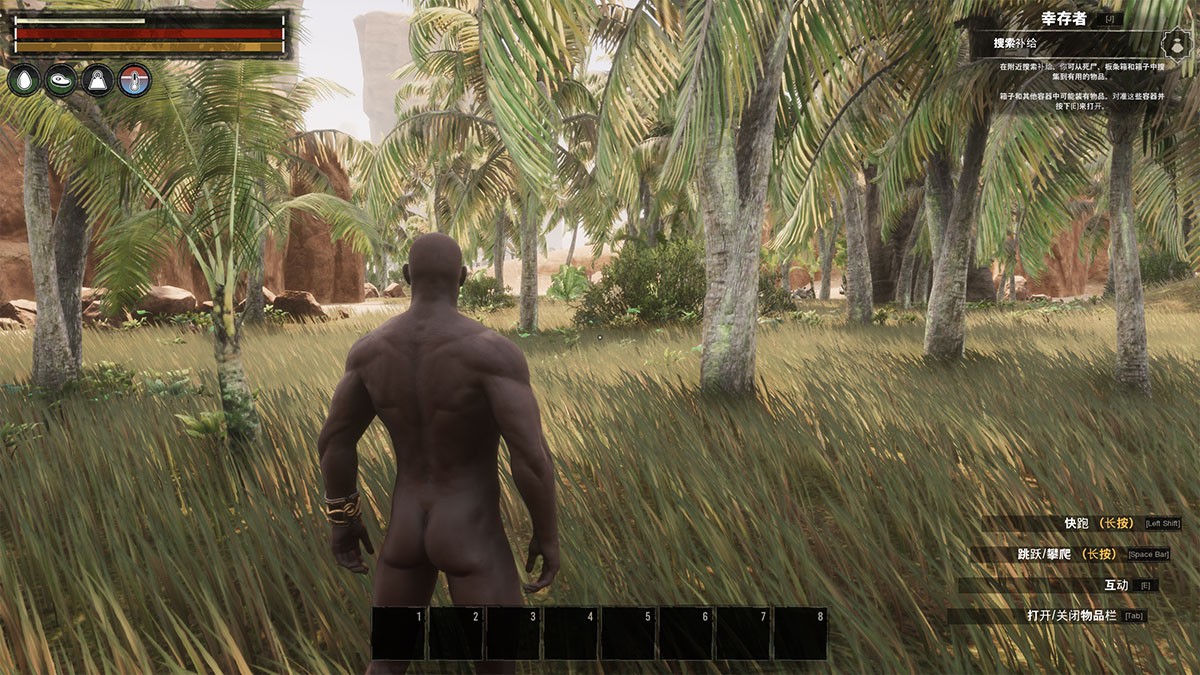The height and width of the screenshot is (675, 1200).
Task: Check the thermometer temperature icon
Action: (134, 80)
